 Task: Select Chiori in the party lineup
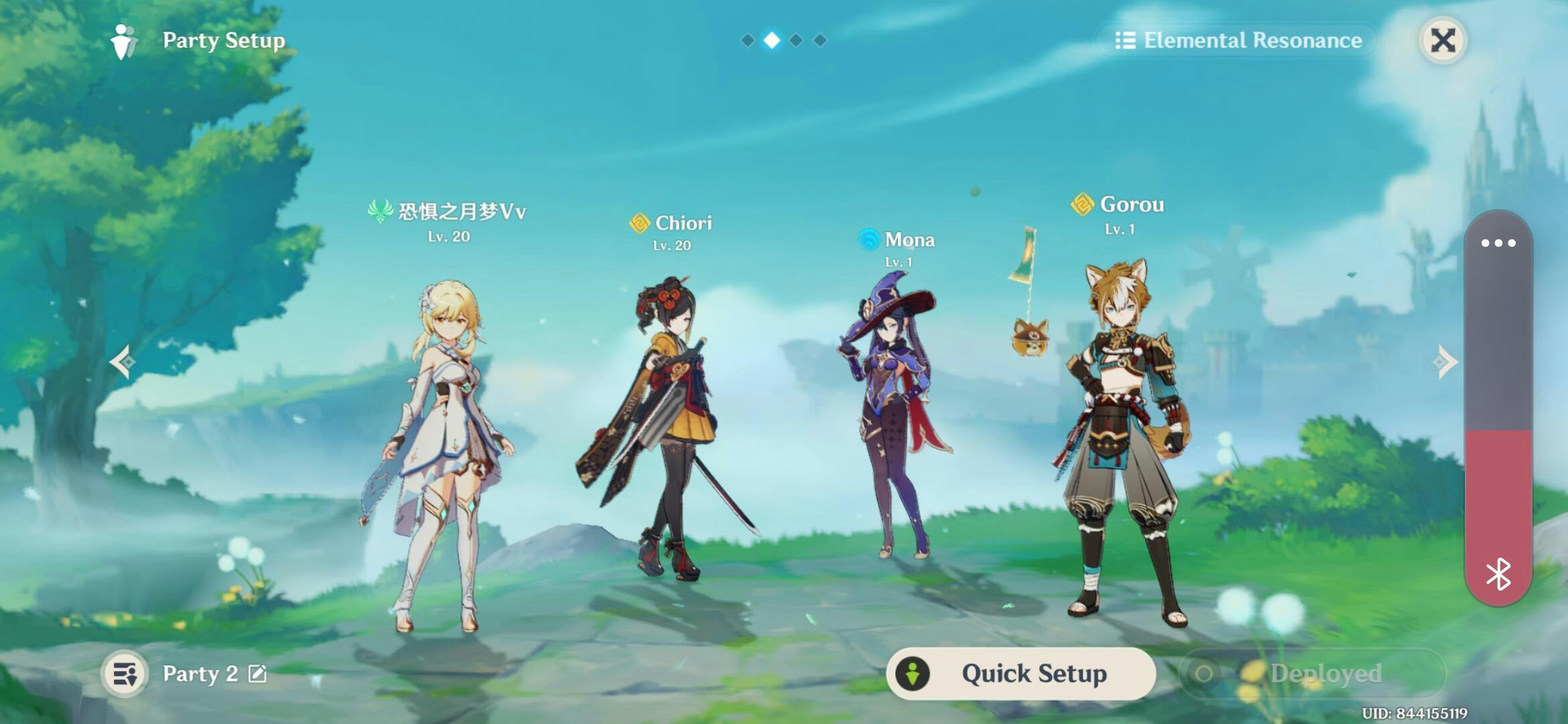tap(670, 429)
